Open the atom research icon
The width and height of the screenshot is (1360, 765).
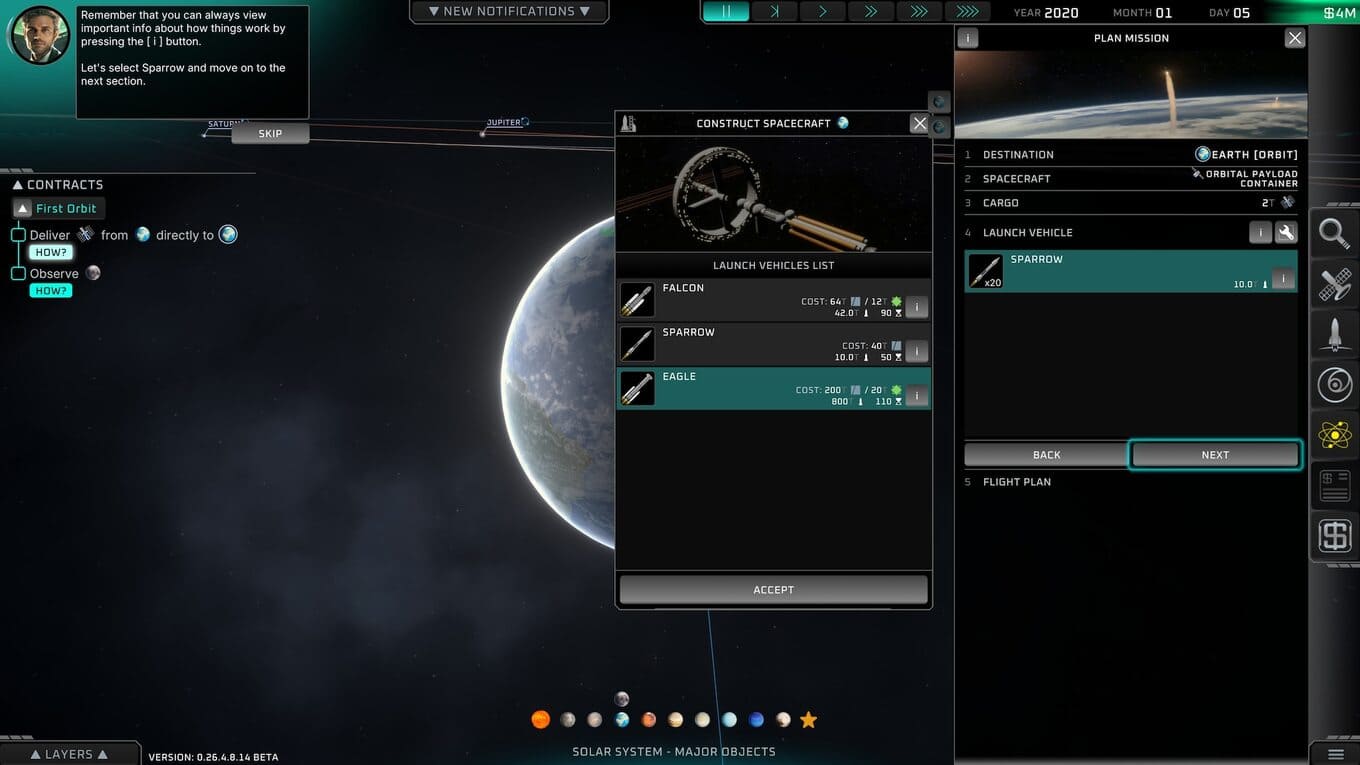(1334, 435)
